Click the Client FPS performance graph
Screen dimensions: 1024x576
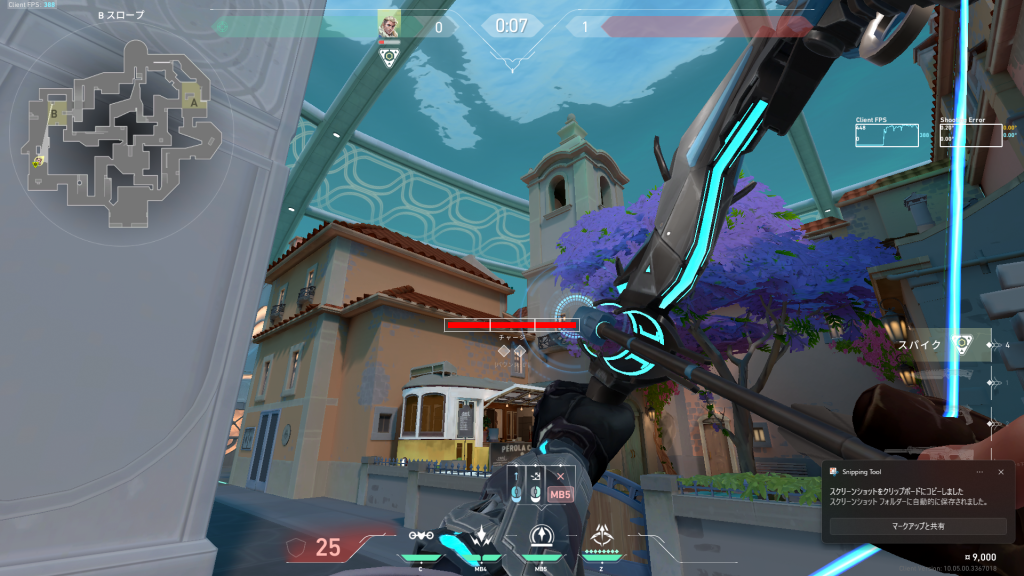886,133
